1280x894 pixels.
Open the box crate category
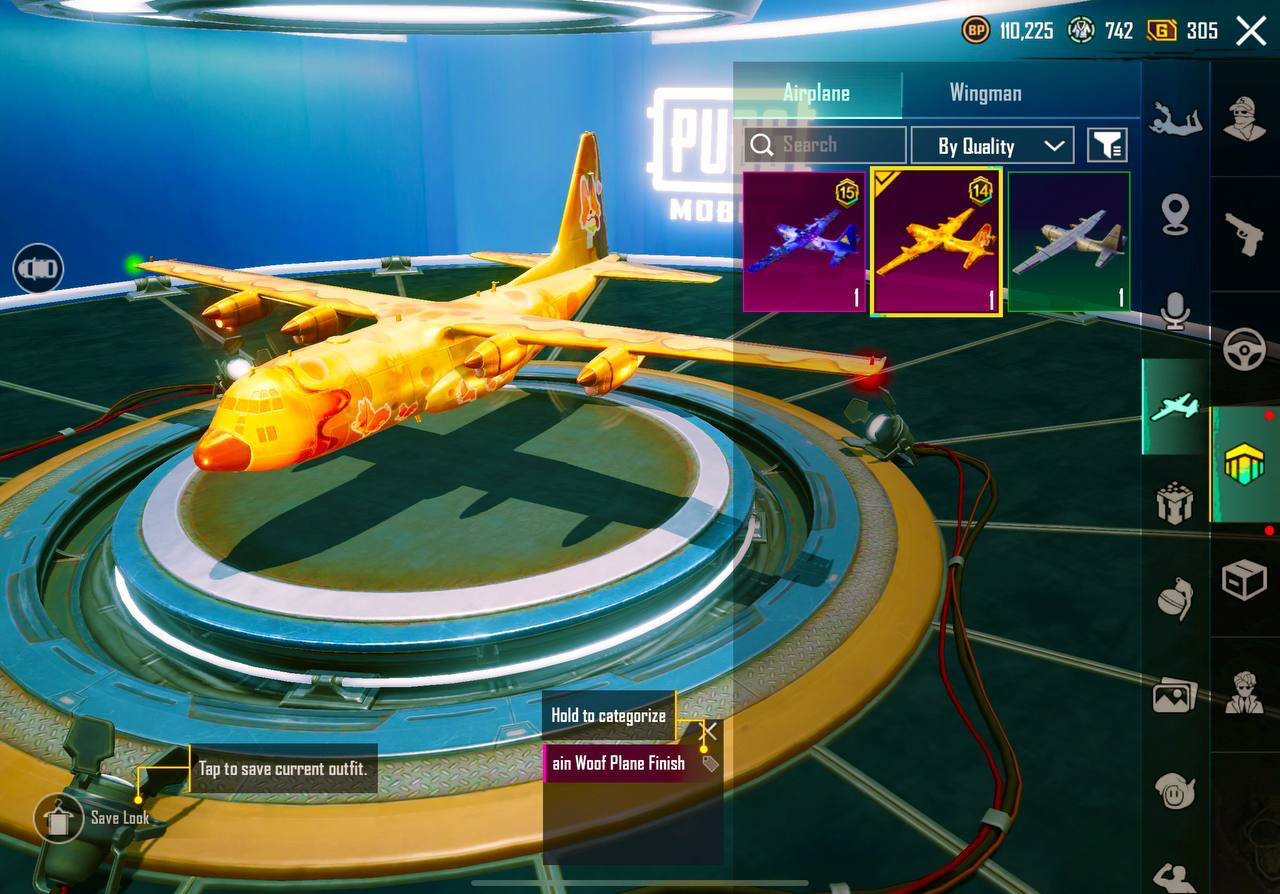1245,579
